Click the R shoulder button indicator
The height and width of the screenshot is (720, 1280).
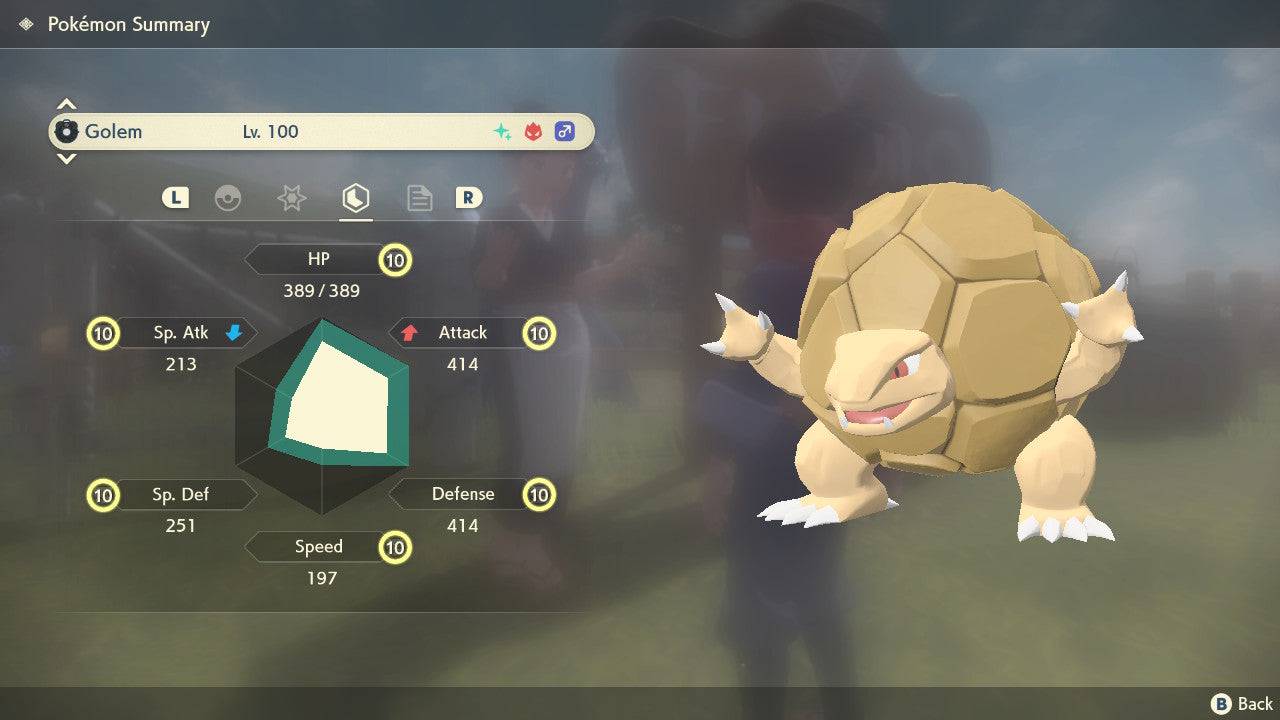(468, 197)
